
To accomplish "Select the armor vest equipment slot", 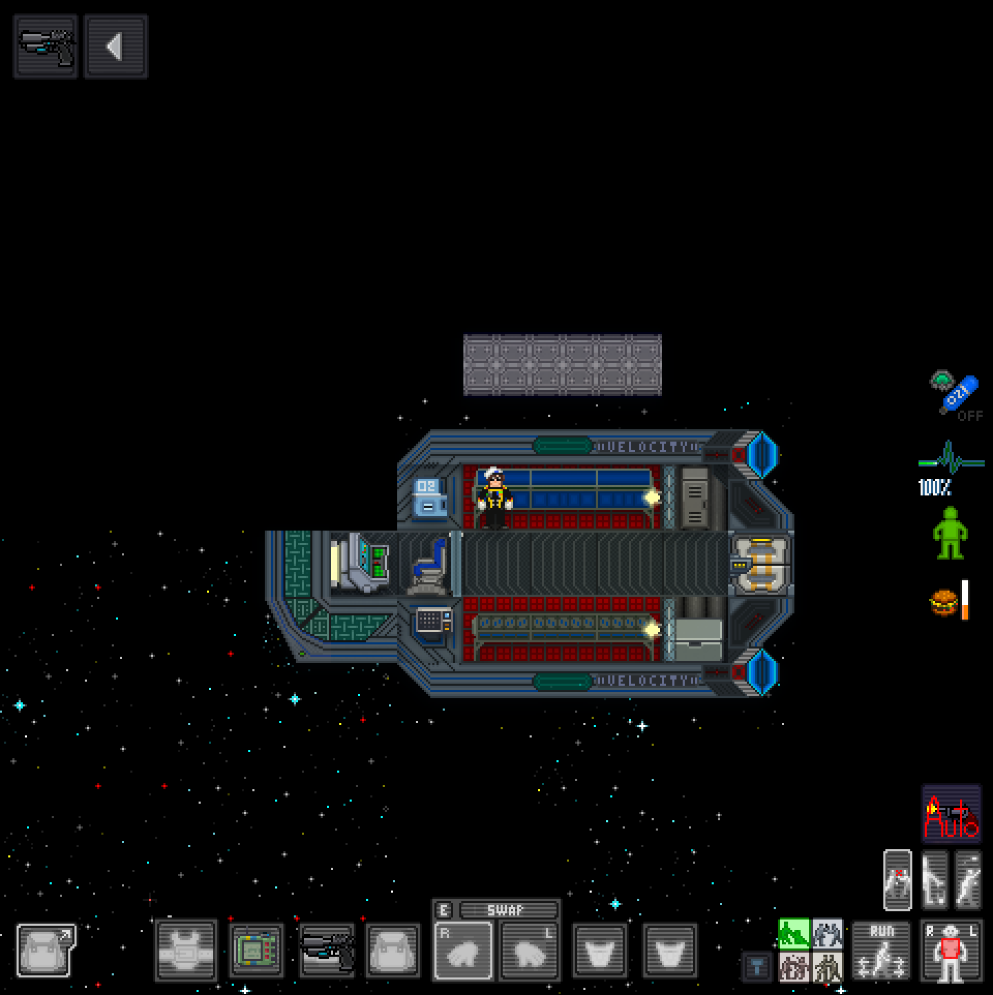I will (186, 950).
